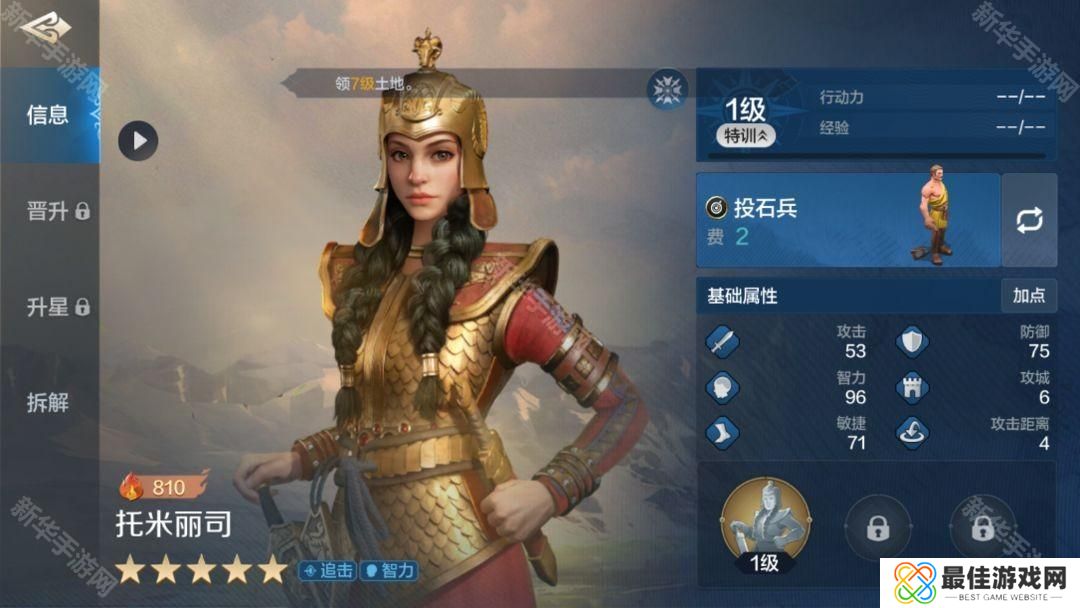
Task: Click the 智力 tag
Action: pos(388,571)
